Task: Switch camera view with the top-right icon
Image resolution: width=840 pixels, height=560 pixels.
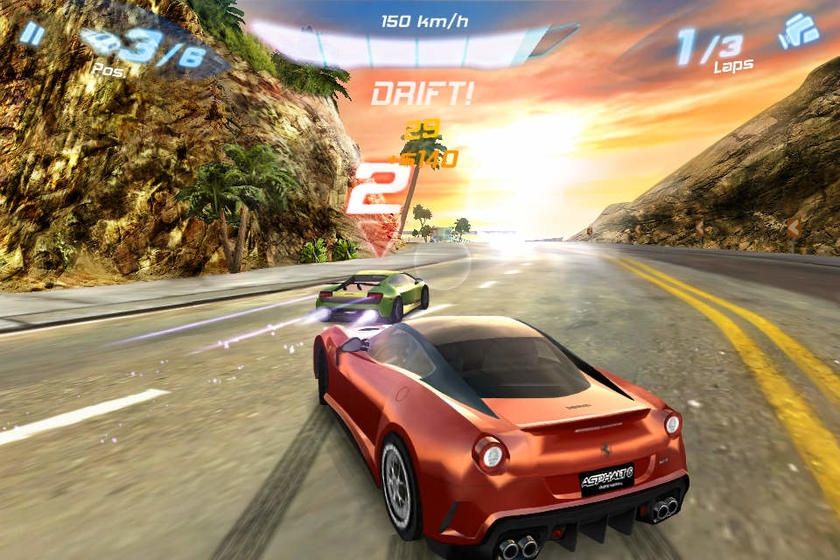Action: pos(798,31)
